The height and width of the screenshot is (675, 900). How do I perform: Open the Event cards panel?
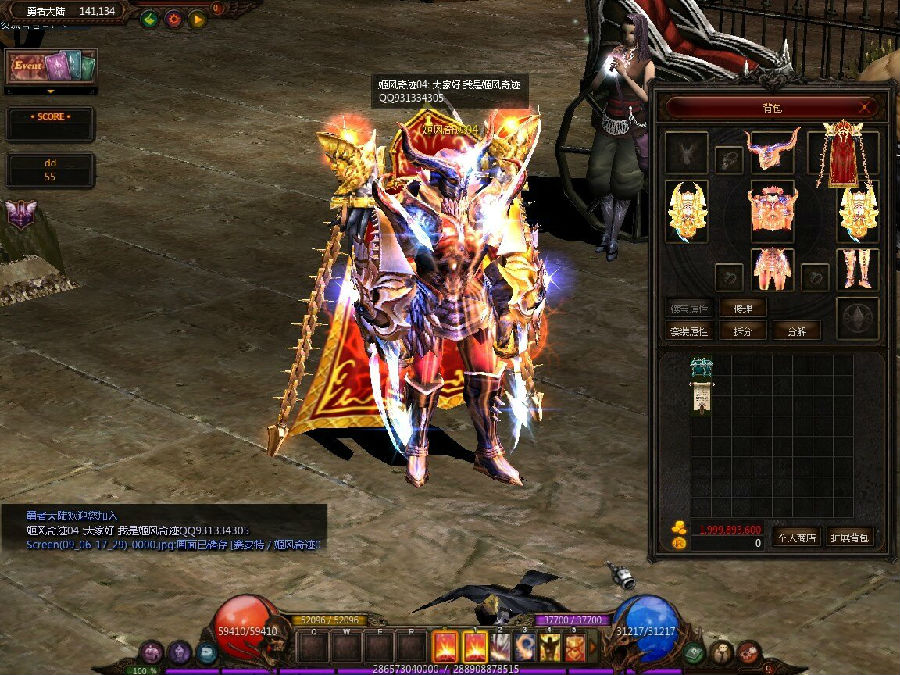(51, 67)
